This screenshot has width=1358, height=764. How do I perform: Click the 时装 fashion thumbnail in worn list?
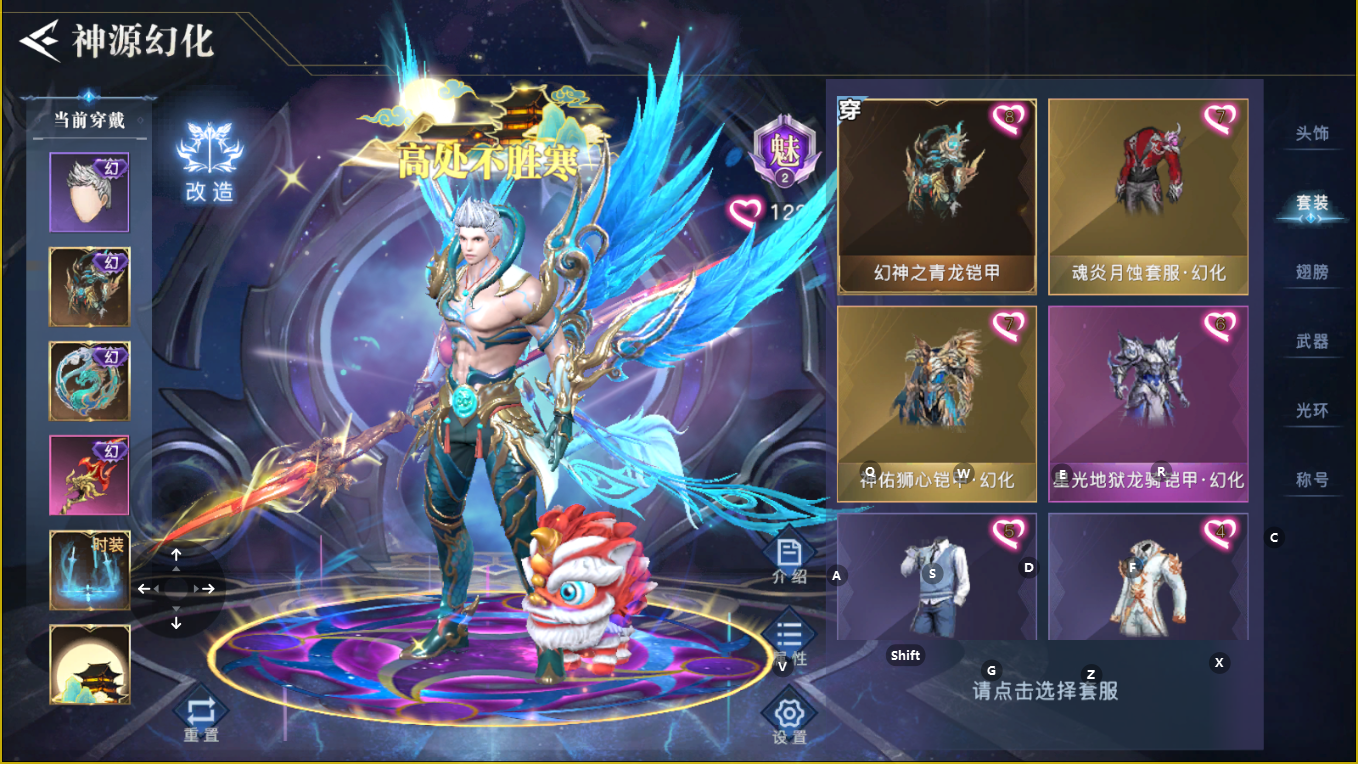pyautogui.click(x=89, y=568)
